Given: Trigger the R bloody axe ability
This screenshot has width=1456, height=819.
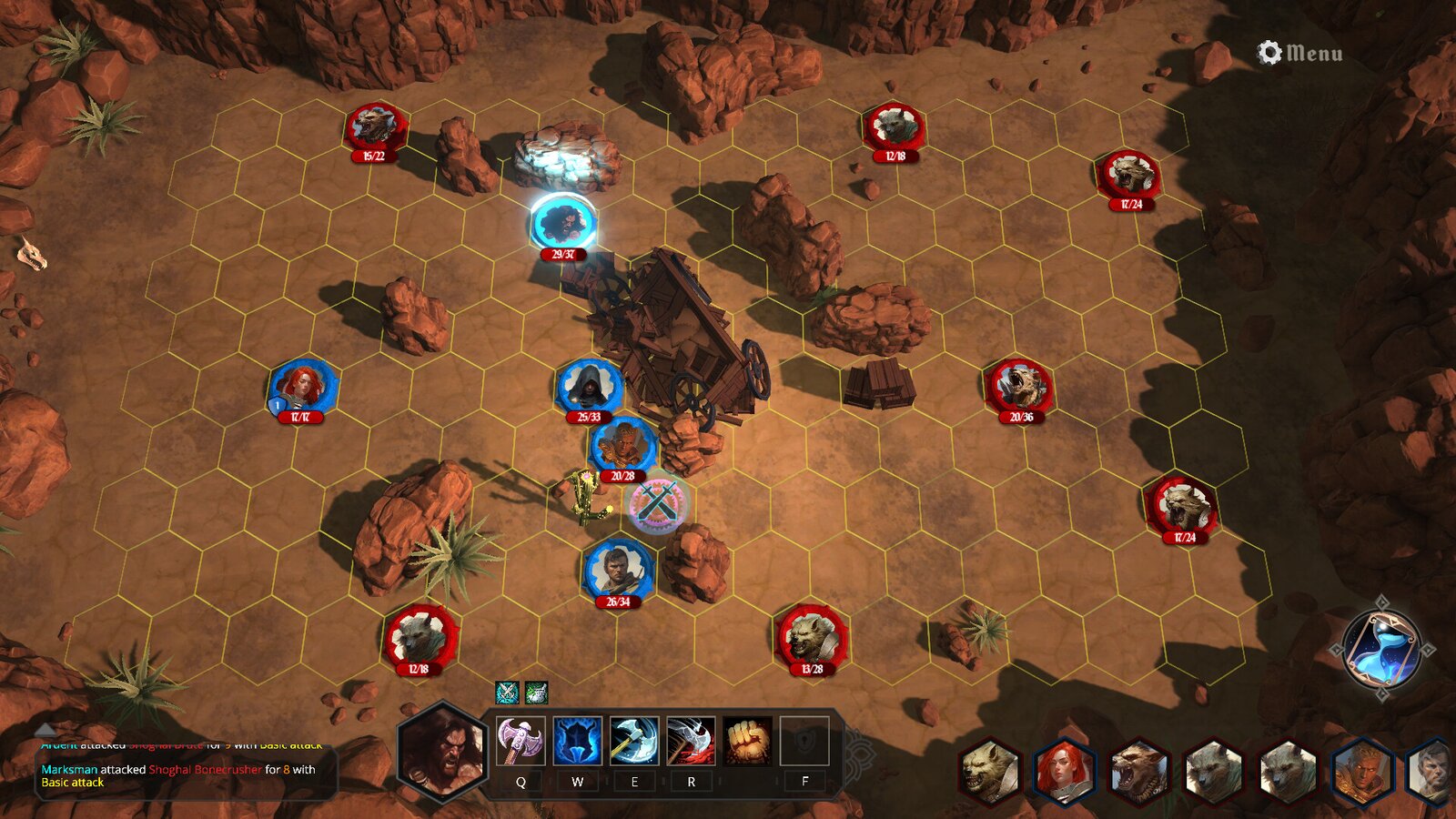Looking at the screenshot, I should coord(690,739).
